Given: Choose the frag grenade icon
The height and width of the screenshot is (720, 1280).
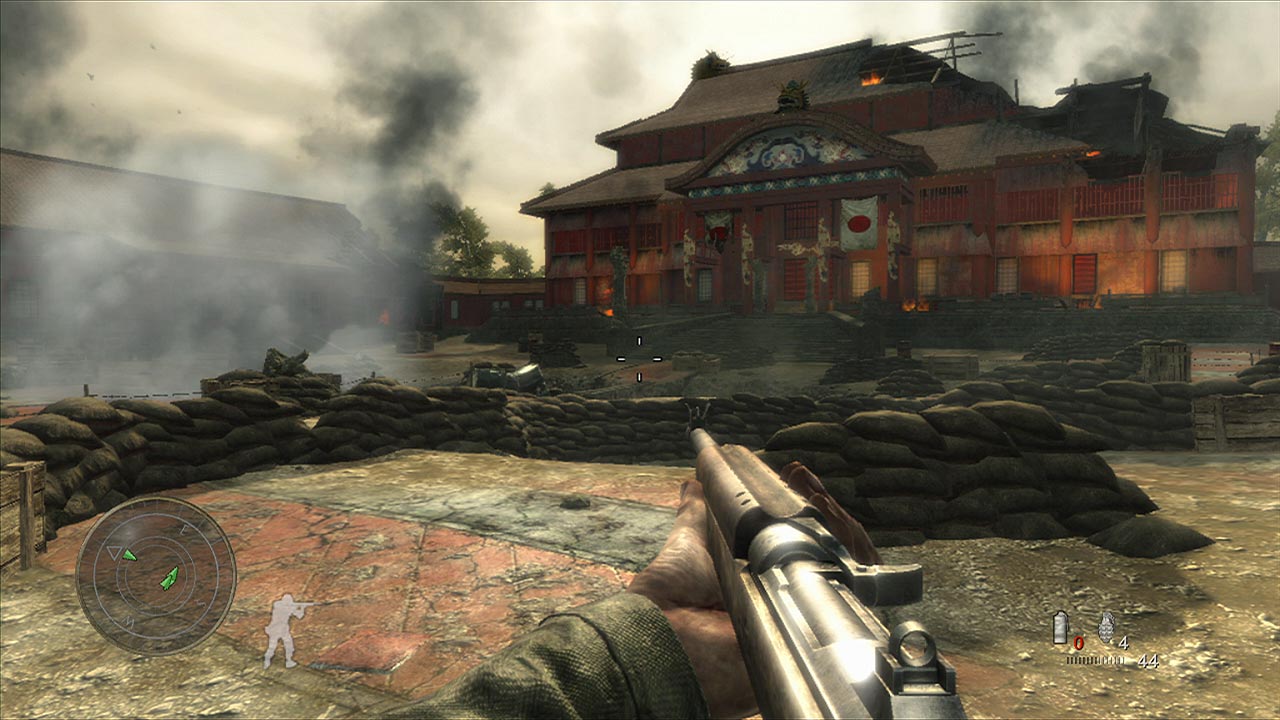Looking at the screenshot, I should [x=1105, y=627].
